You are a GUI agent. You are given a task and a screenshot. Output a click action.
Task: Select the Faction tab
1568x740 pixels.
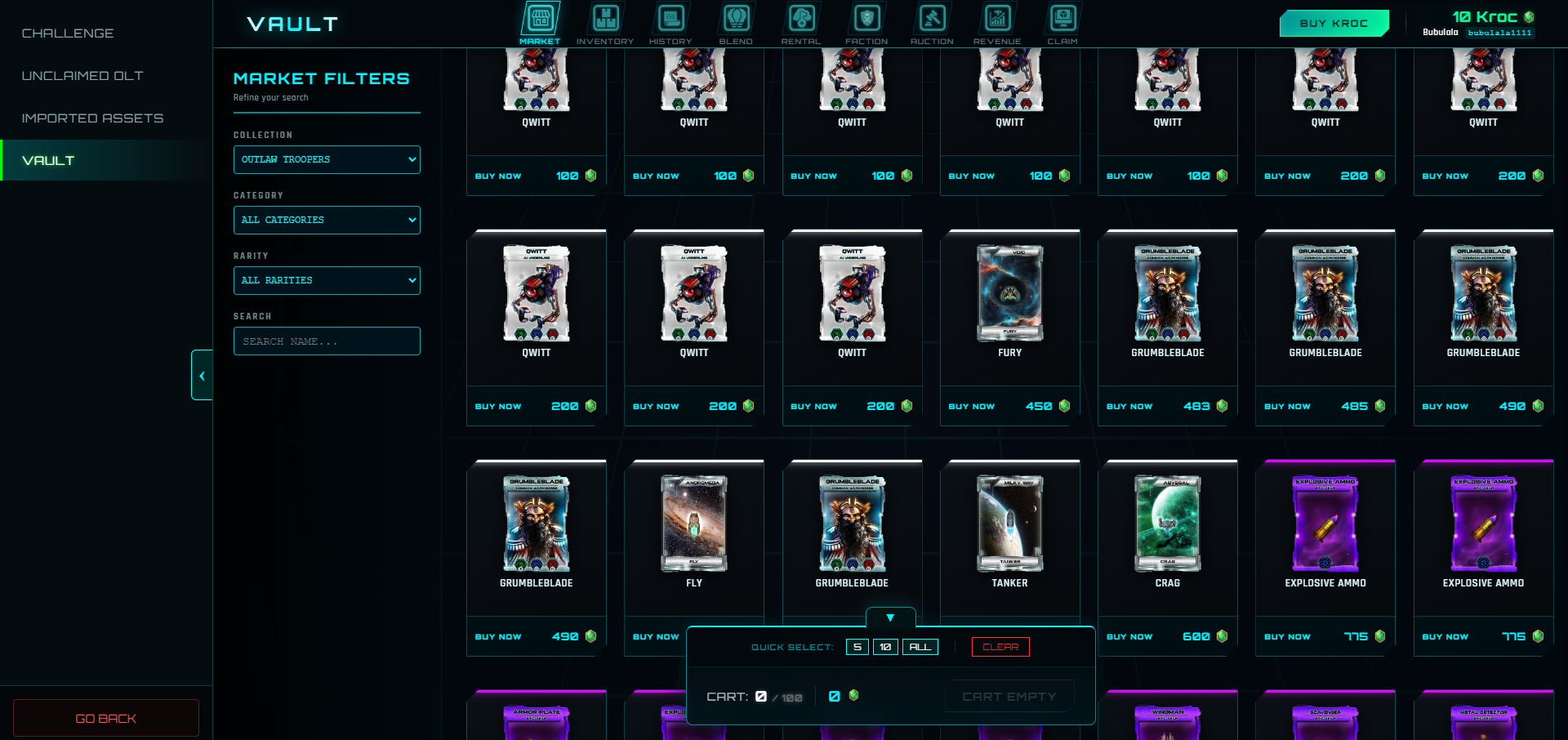click(x=866, y=25)
